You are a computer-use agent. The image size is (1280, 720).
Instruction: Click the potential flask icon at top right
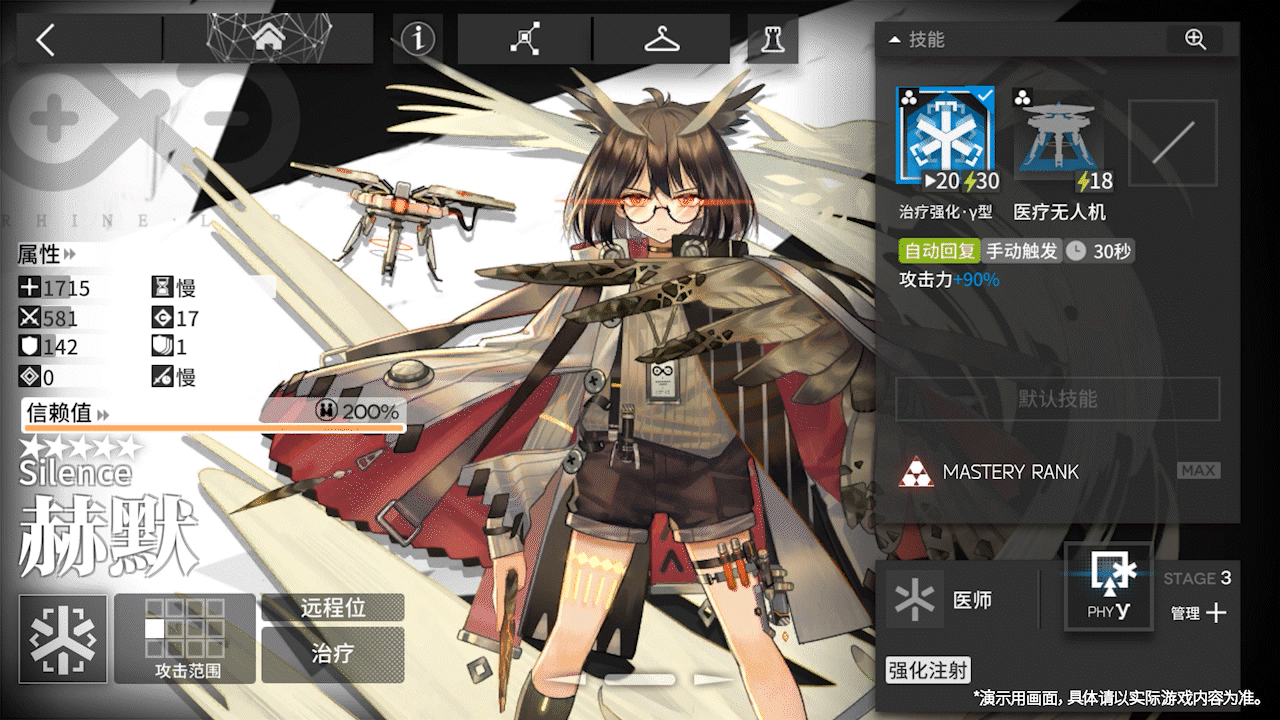point(772,38)
